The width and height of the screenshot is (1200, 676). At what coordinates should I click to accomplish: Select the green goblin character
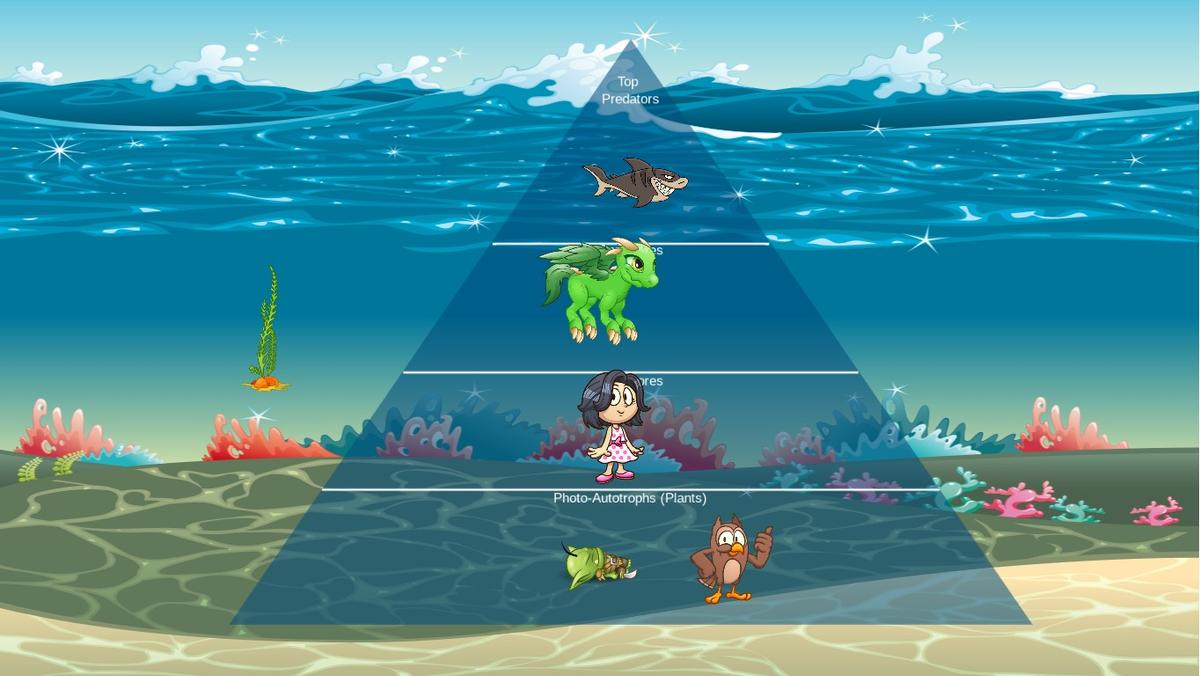click(x=597, y=568)
